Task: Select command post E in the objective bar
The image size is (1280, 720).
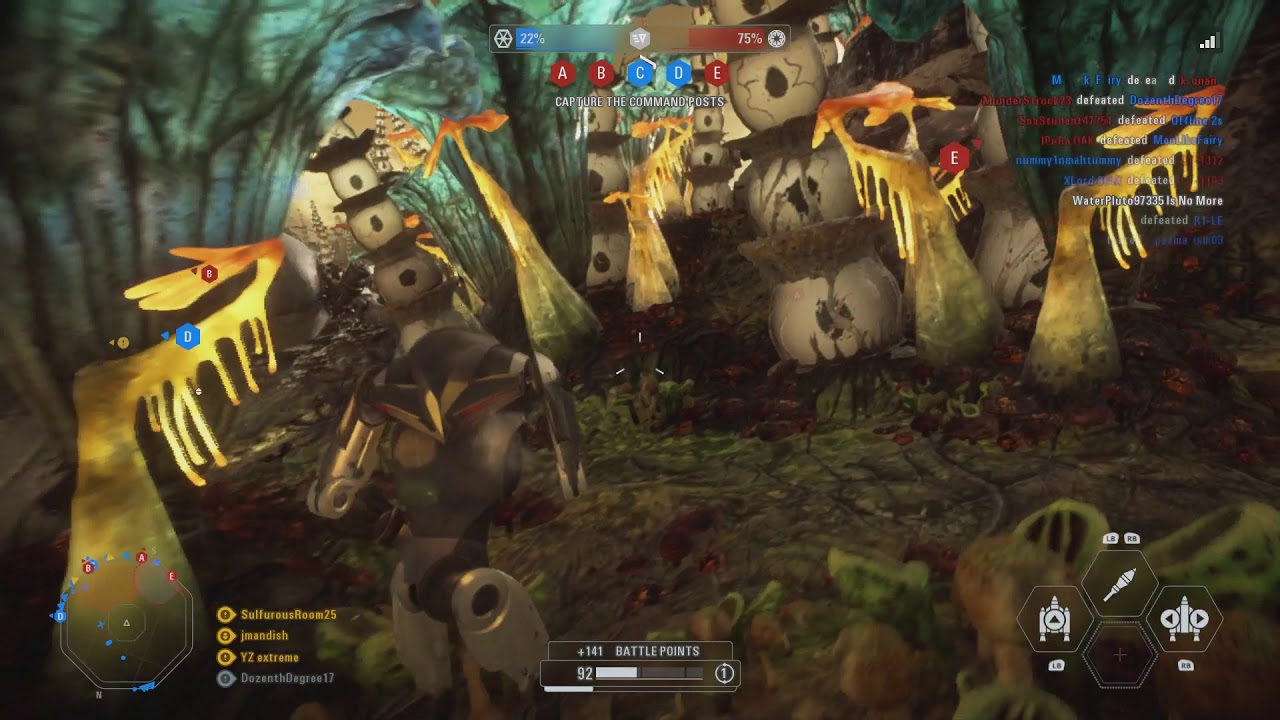Action: pos(716,73)
